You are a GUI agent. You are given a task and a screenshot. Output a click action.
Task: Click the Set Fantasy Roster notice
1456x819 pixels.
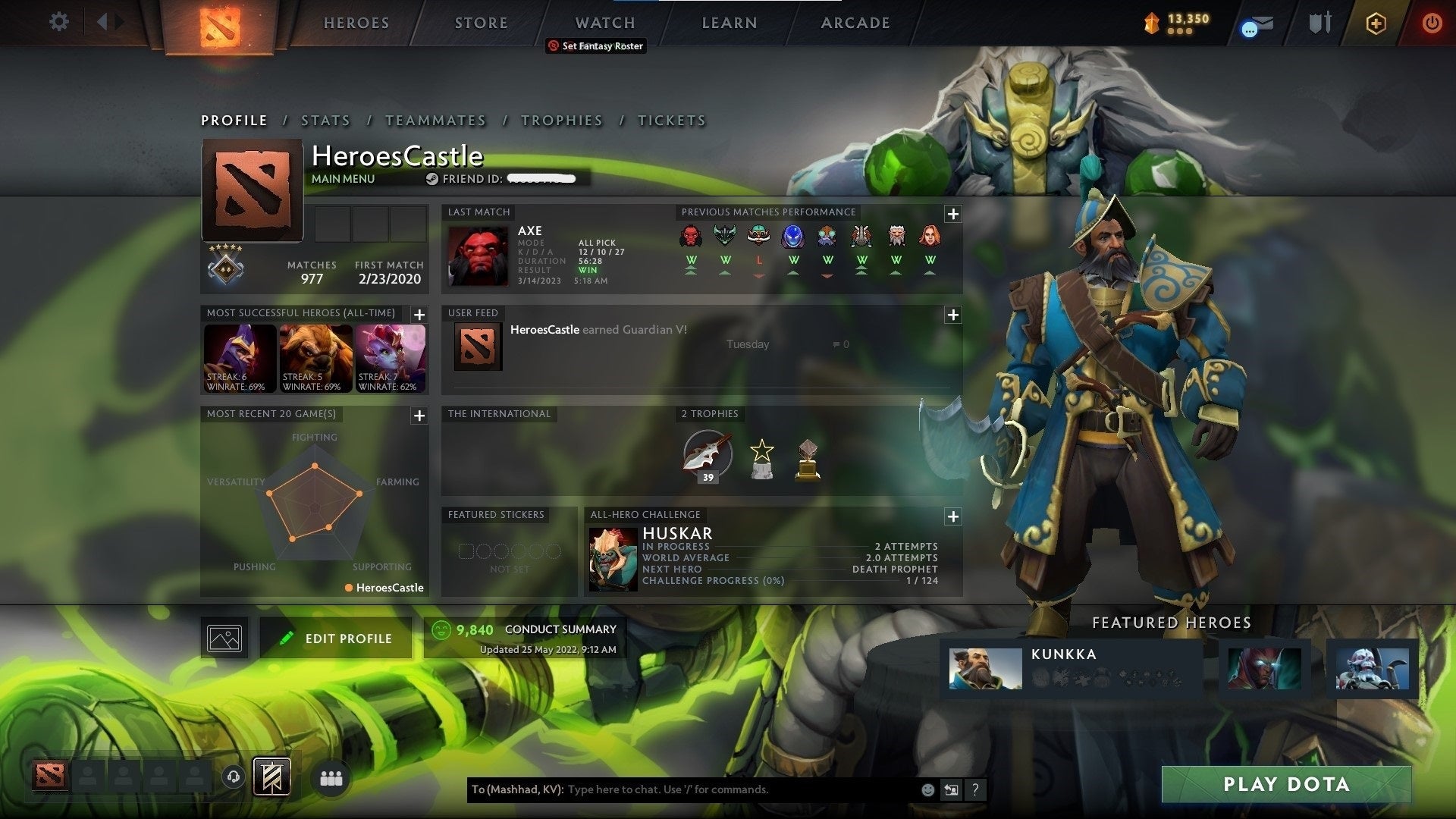click(x=596, y=46)
